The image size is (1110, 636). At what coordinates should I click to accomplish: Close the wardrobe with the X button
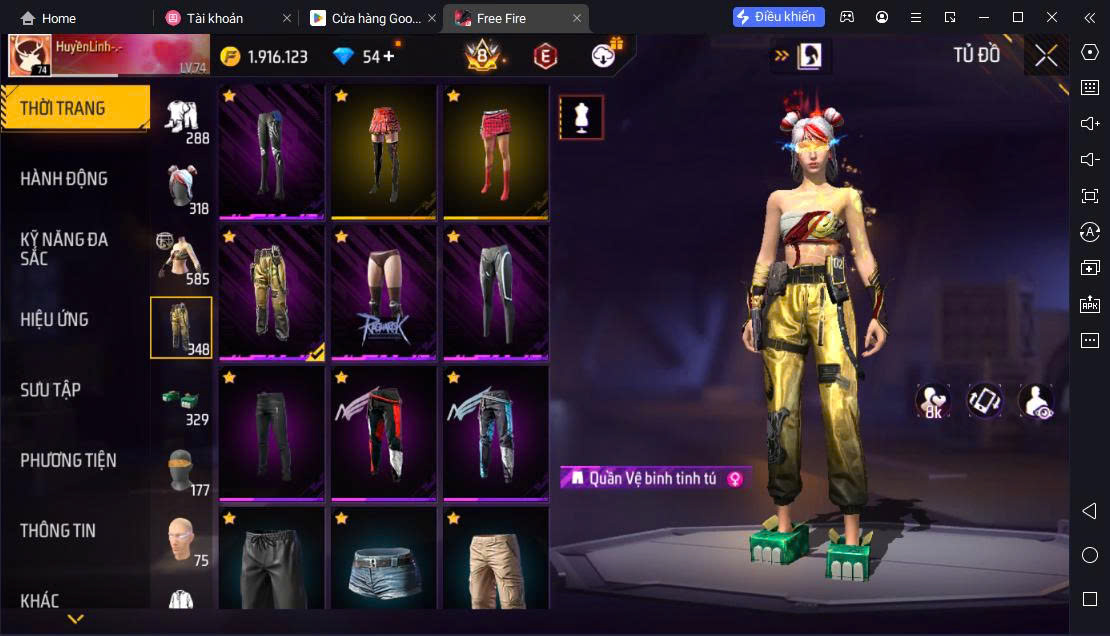click(x=1046, y=56)
